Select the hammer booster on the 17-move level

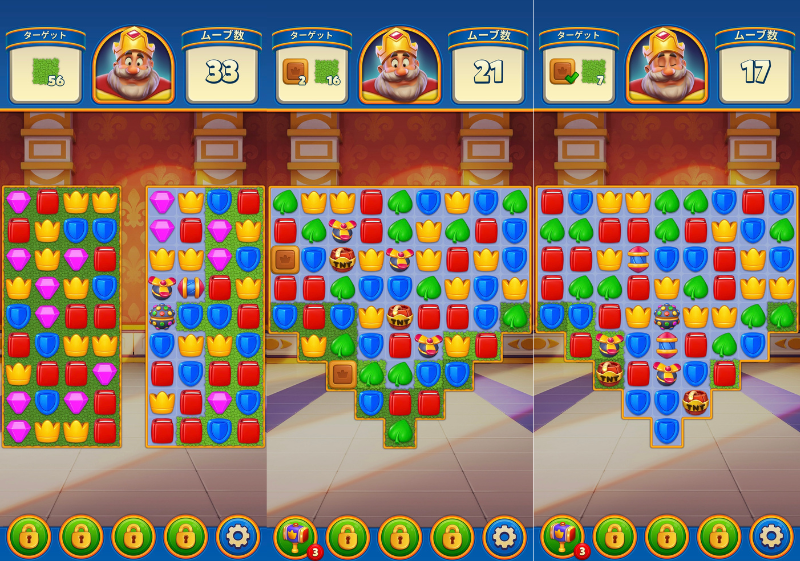[x=563, y=536]
